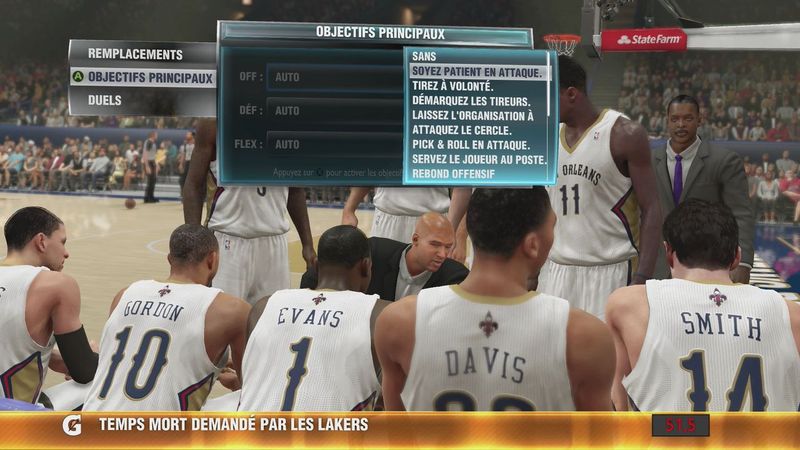This screenshot has width=800, height=450.
Task: Open the Remplacements menu entry
Action: click(x=135, y=54)
